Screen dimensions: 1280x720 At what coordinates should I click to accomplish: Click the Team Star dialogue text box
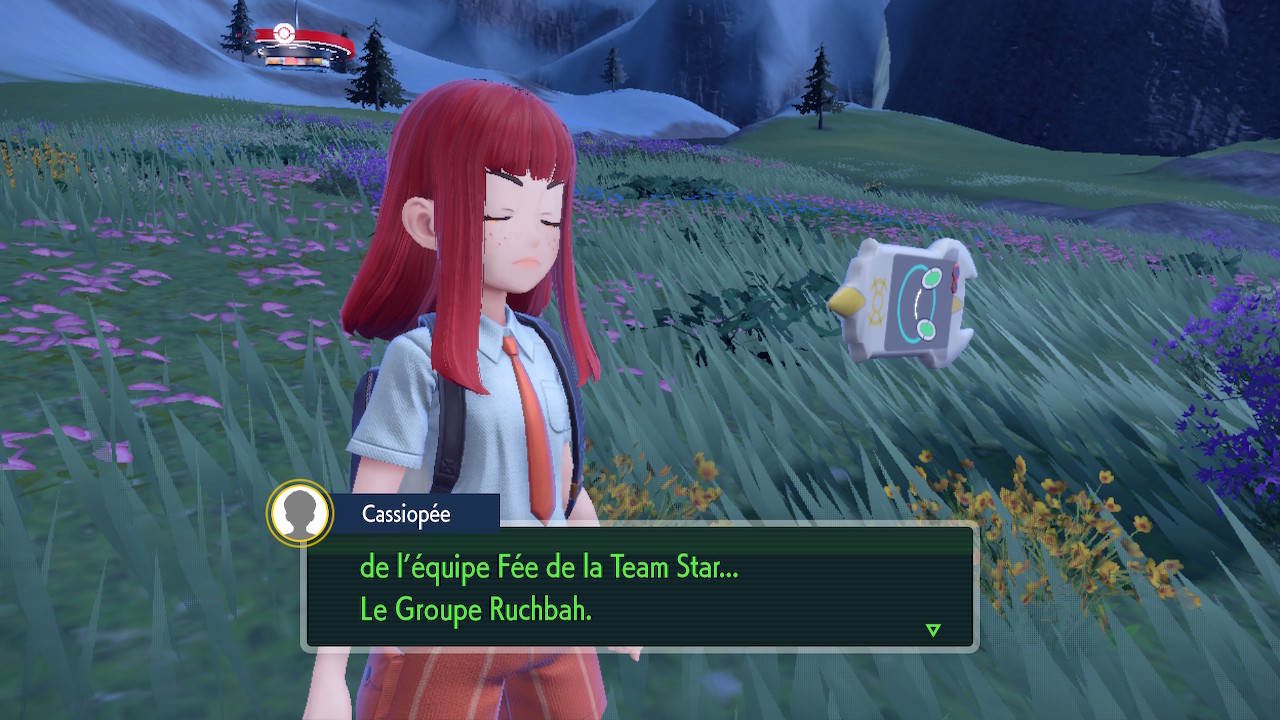[x=640, y=589]
